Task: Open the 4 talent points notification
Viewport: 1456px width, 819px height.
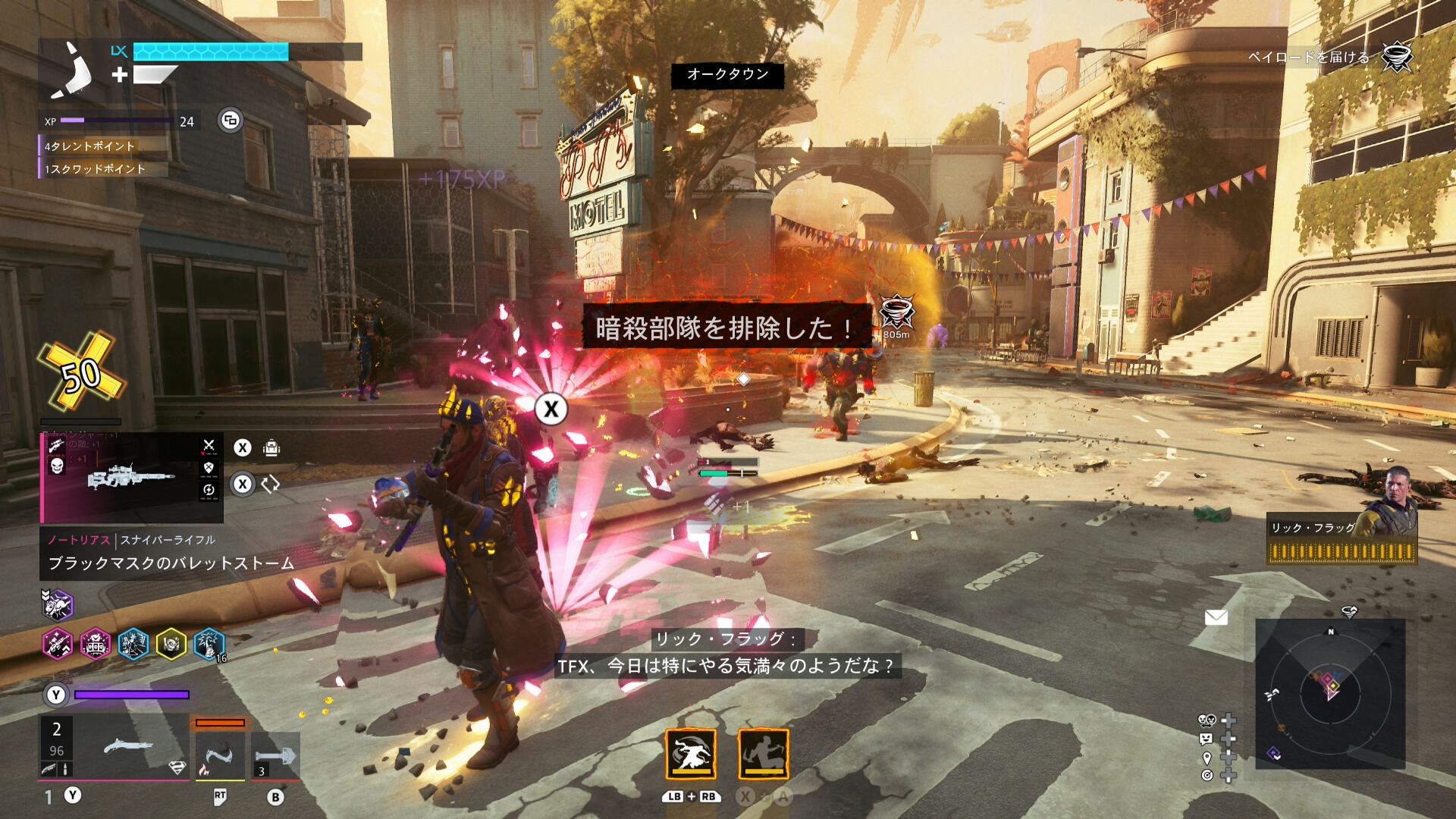Action: pyautogui.click(x=89, y=146)
